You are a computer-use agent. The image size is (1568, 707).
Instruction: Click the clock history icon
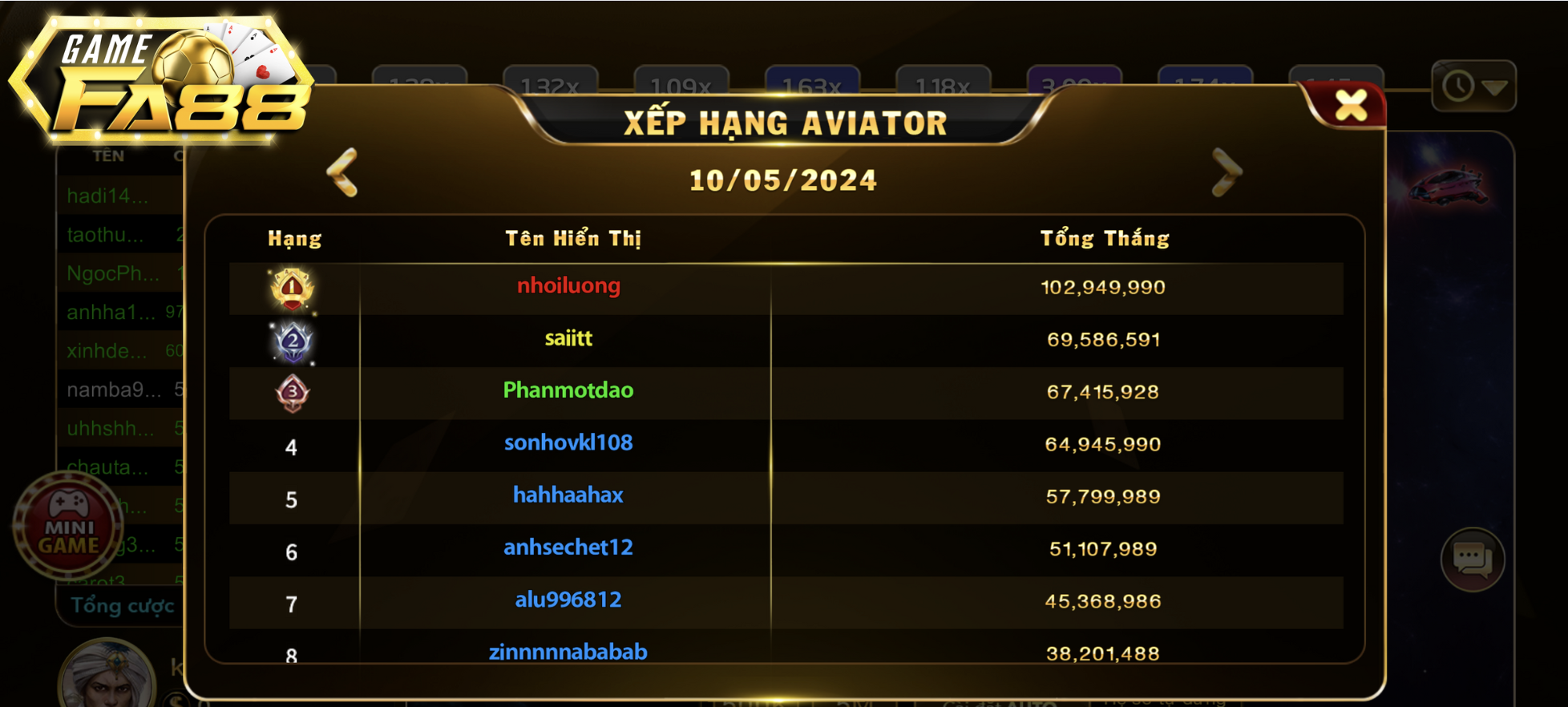coord(1461,87)
